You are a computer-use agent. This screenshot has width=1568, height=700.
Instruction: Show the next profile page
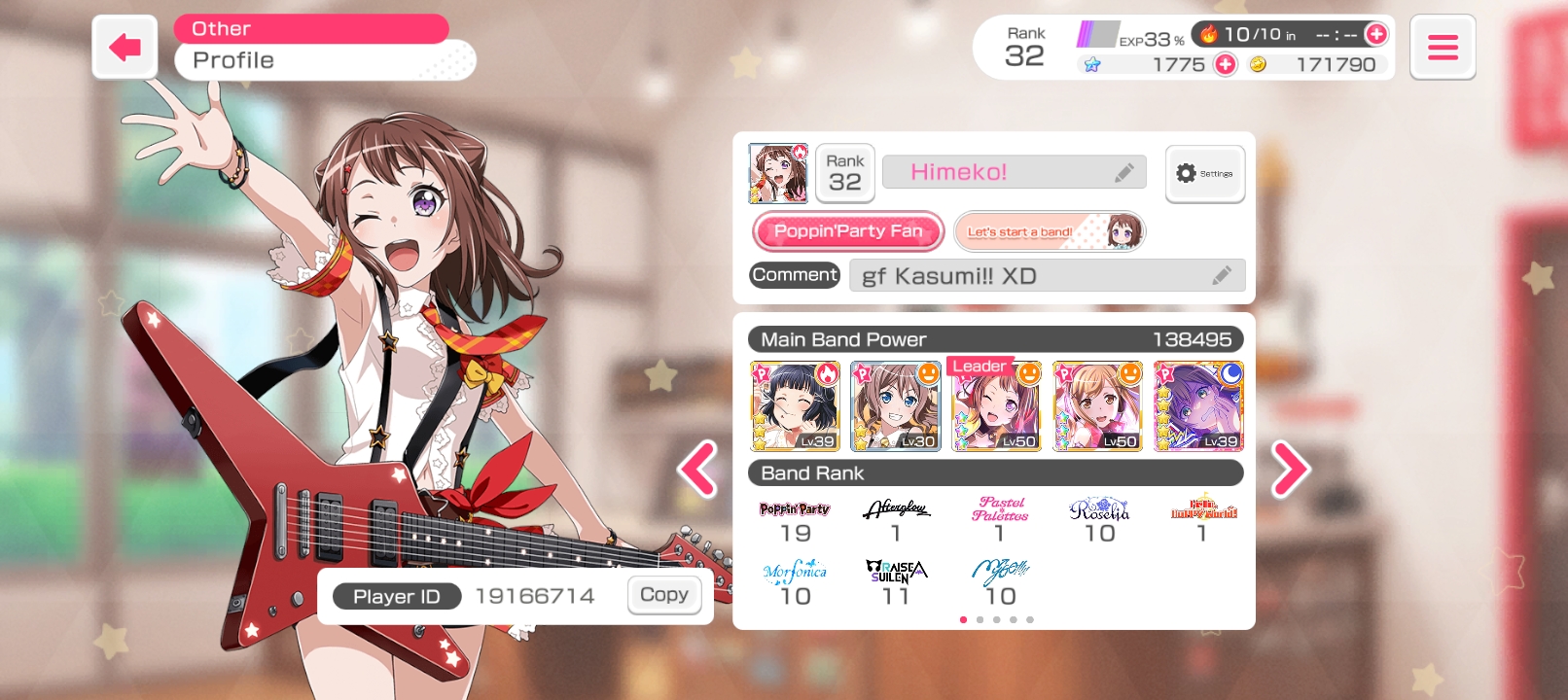click(x=1290, y=470)
